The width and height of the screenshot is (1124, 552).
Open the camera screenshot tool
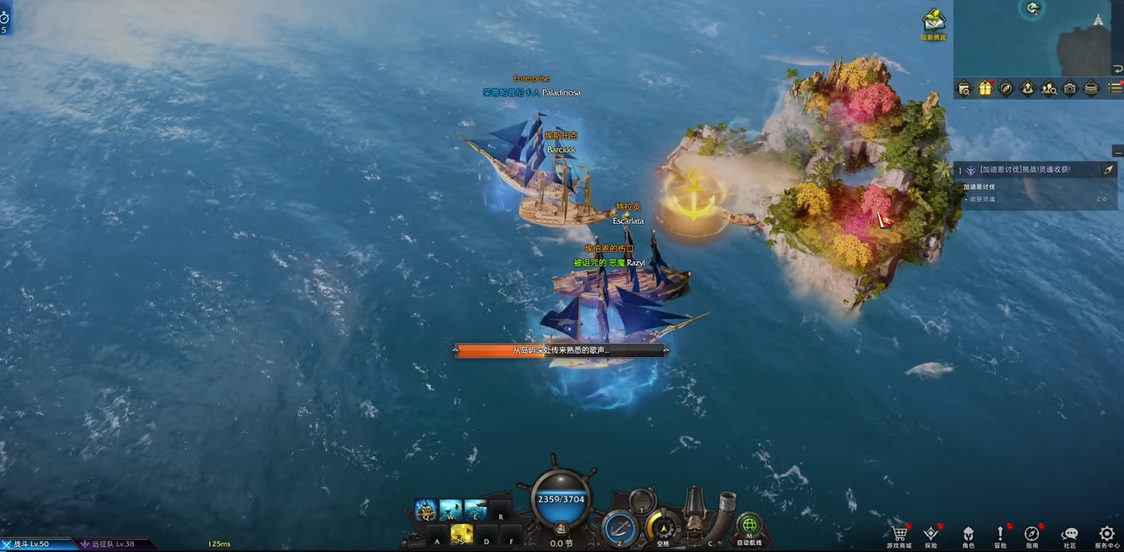pos(1069,89)
